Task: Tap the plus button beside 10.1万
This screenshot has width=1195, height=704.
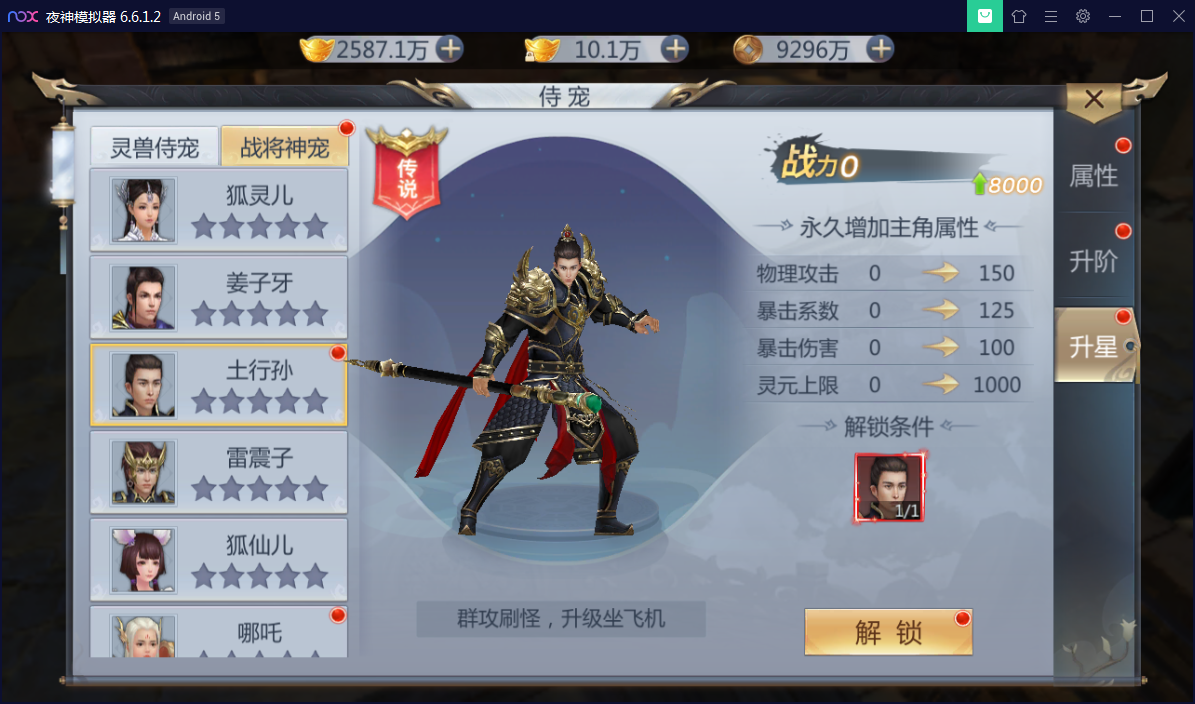Action: coord(675,49)
